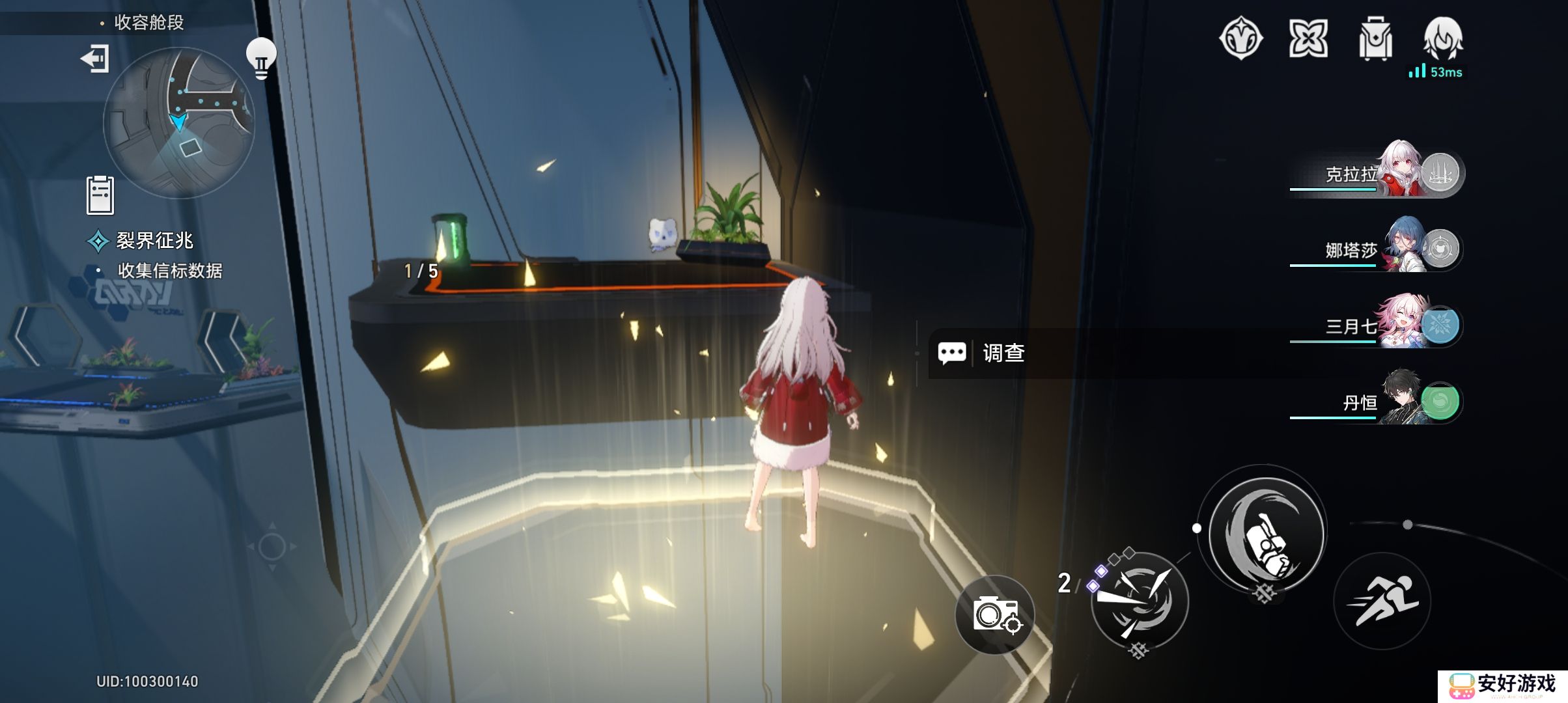The width and height of the screenshot is (1568, 703).
Task: Tap the lightbulb hint icon
Action: point(261,58)
